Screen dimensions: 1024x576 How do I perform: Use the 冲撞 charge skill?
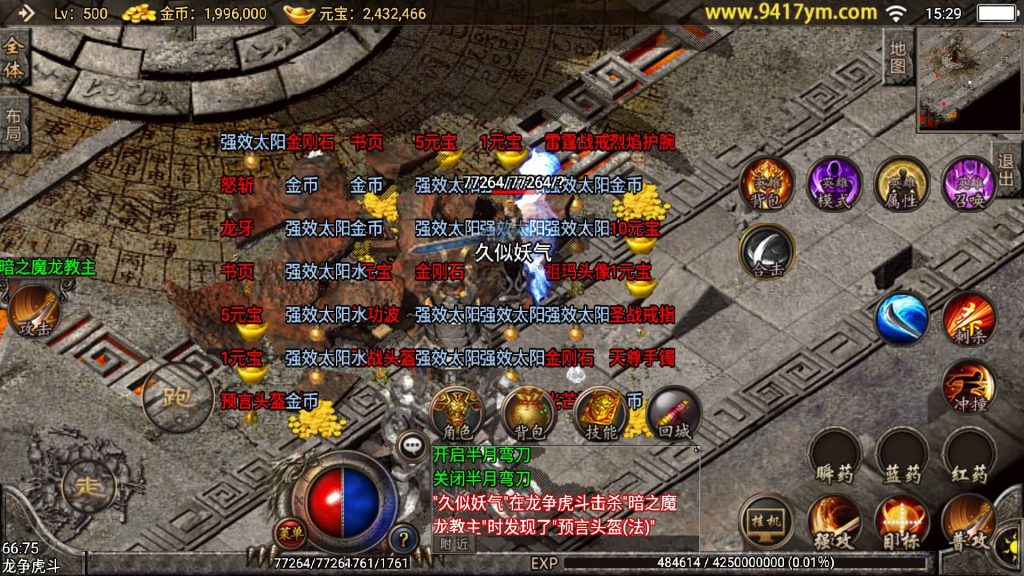(968, 386)
